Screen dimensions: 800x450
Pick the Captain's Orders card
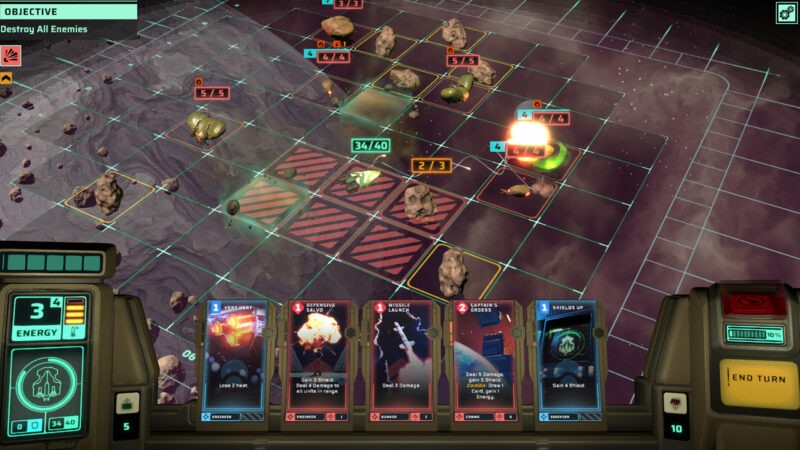pos(484,362)
